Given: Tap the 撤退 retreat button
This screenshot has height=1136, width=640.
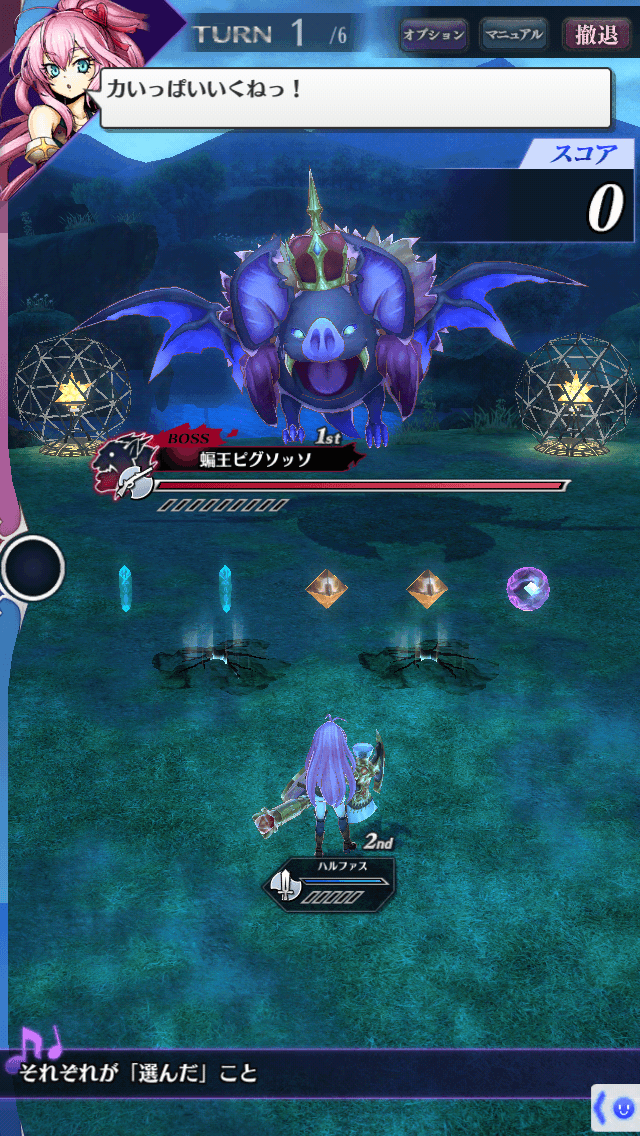Looking at the screenshot, I should pos(596,35).
